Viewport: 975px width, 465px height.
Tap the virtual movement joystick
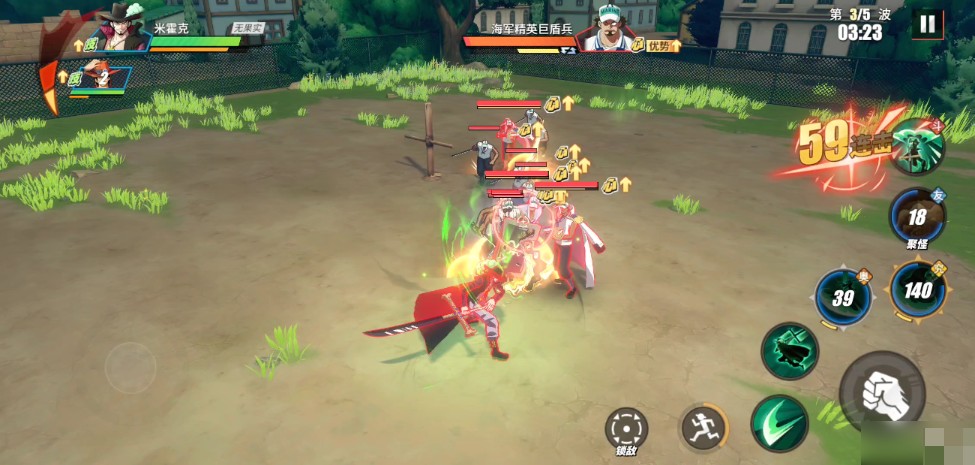131,367
